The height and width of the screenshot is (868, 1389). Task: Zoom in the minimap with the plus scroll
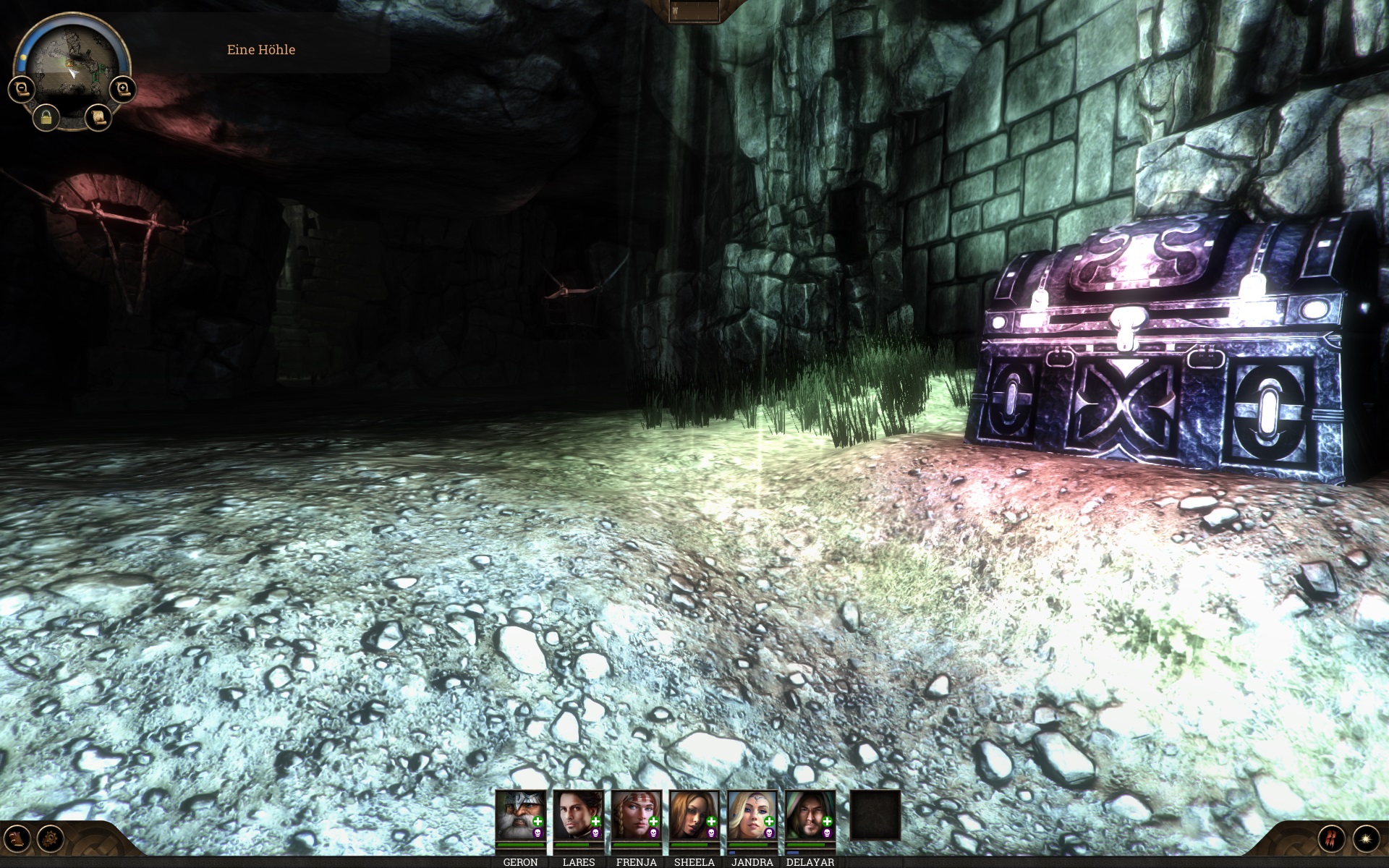(122, 90)
